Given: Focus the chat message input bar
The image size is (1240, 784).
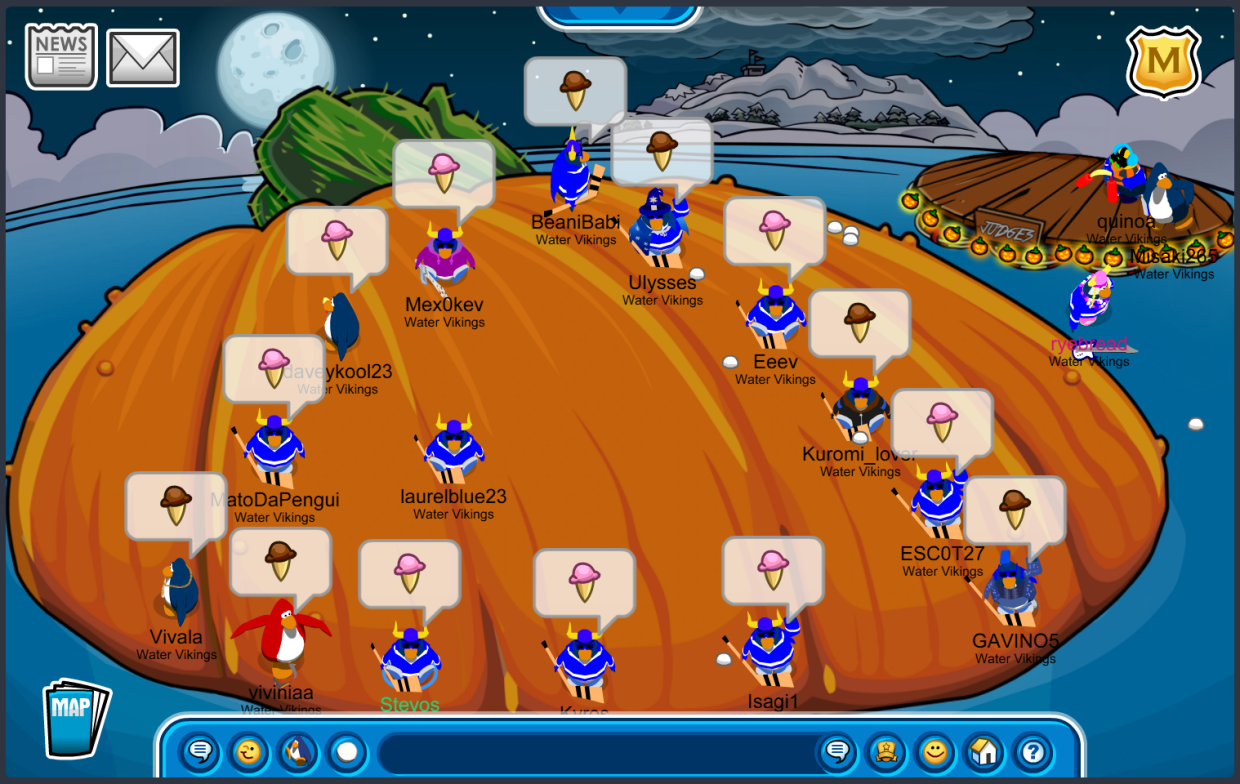Looking at the screenshot, I should pos(595,752).
